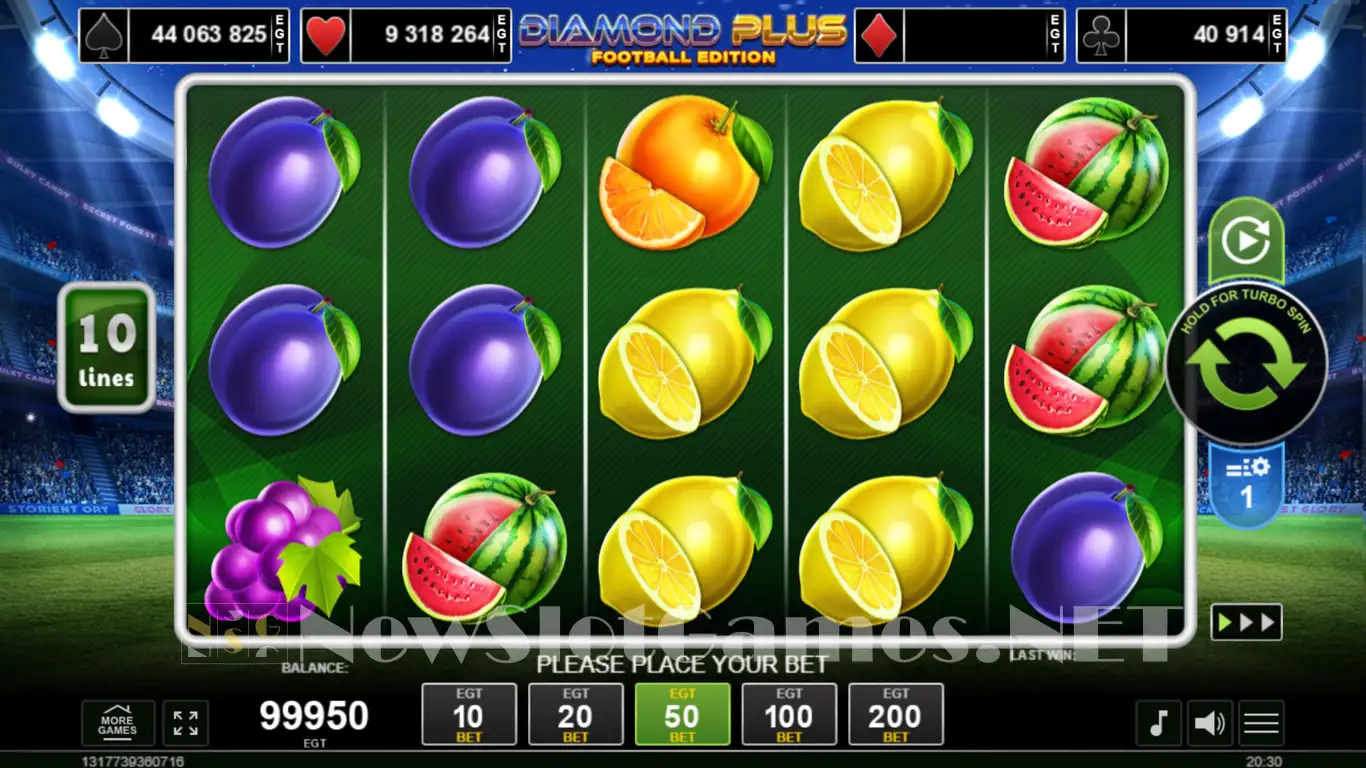The height and width of the screenshot is (768, 1366).
Task: Mute sound with the speaker icon
Action: (1210, 723)
